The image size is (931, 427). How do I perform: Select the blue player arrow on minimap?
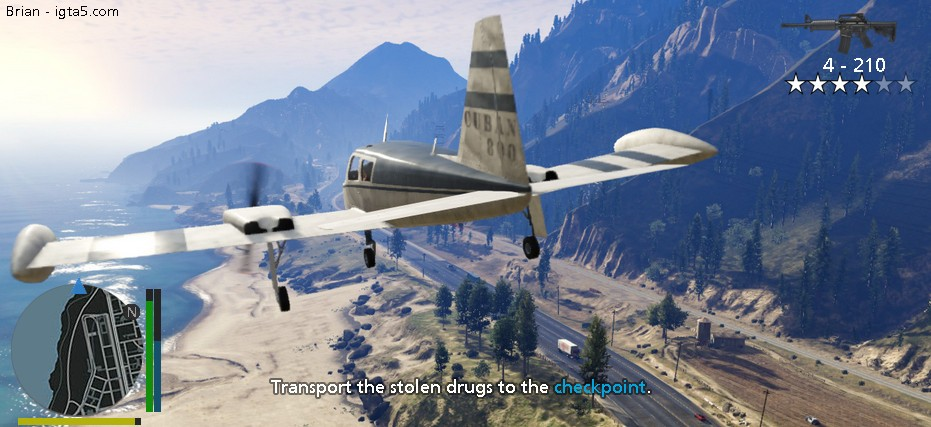pyautogui.click(x=79, y=287)
